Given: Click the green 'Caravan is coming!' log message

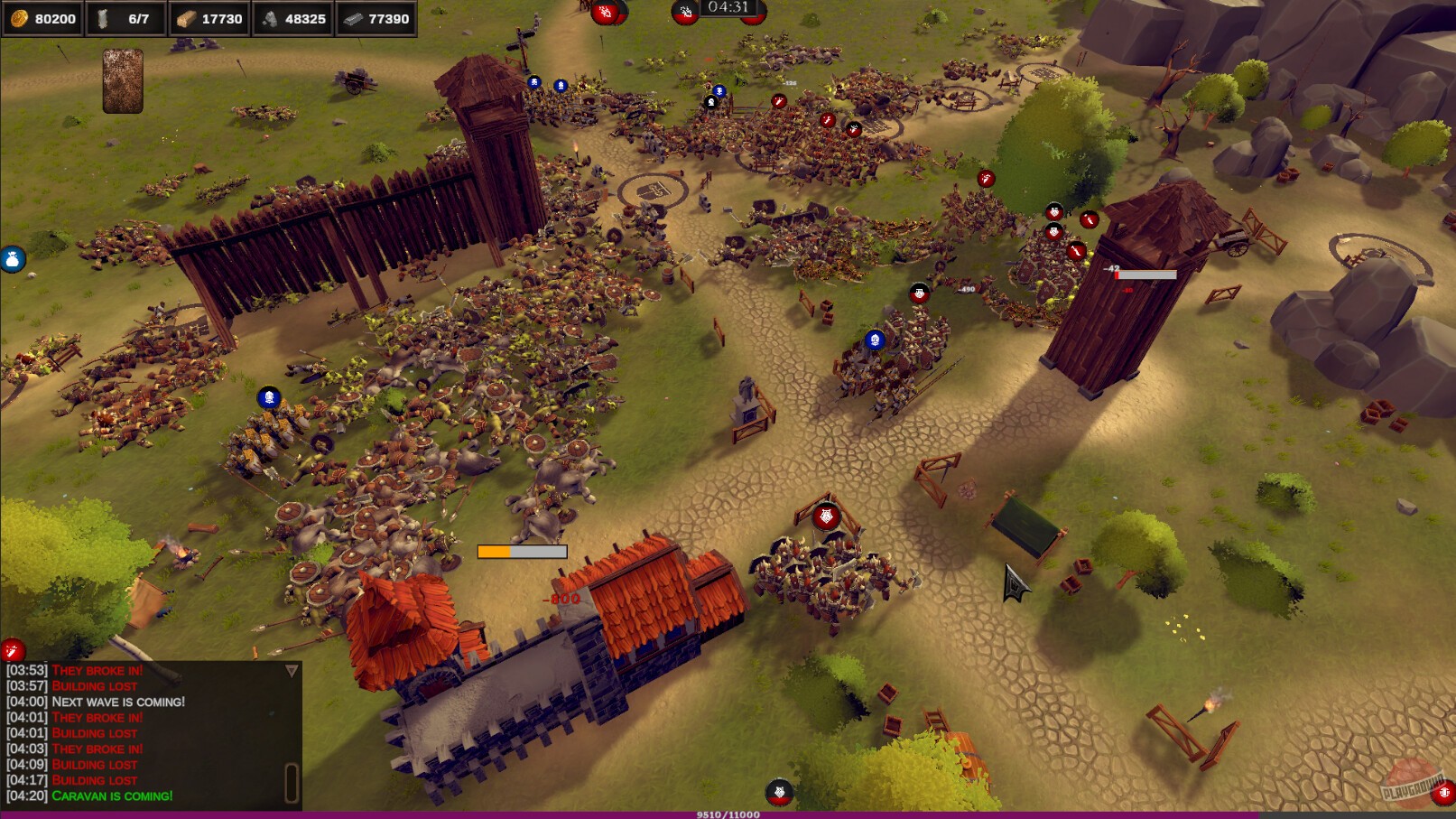Looking at the screenshot, I should coord(112,796).
